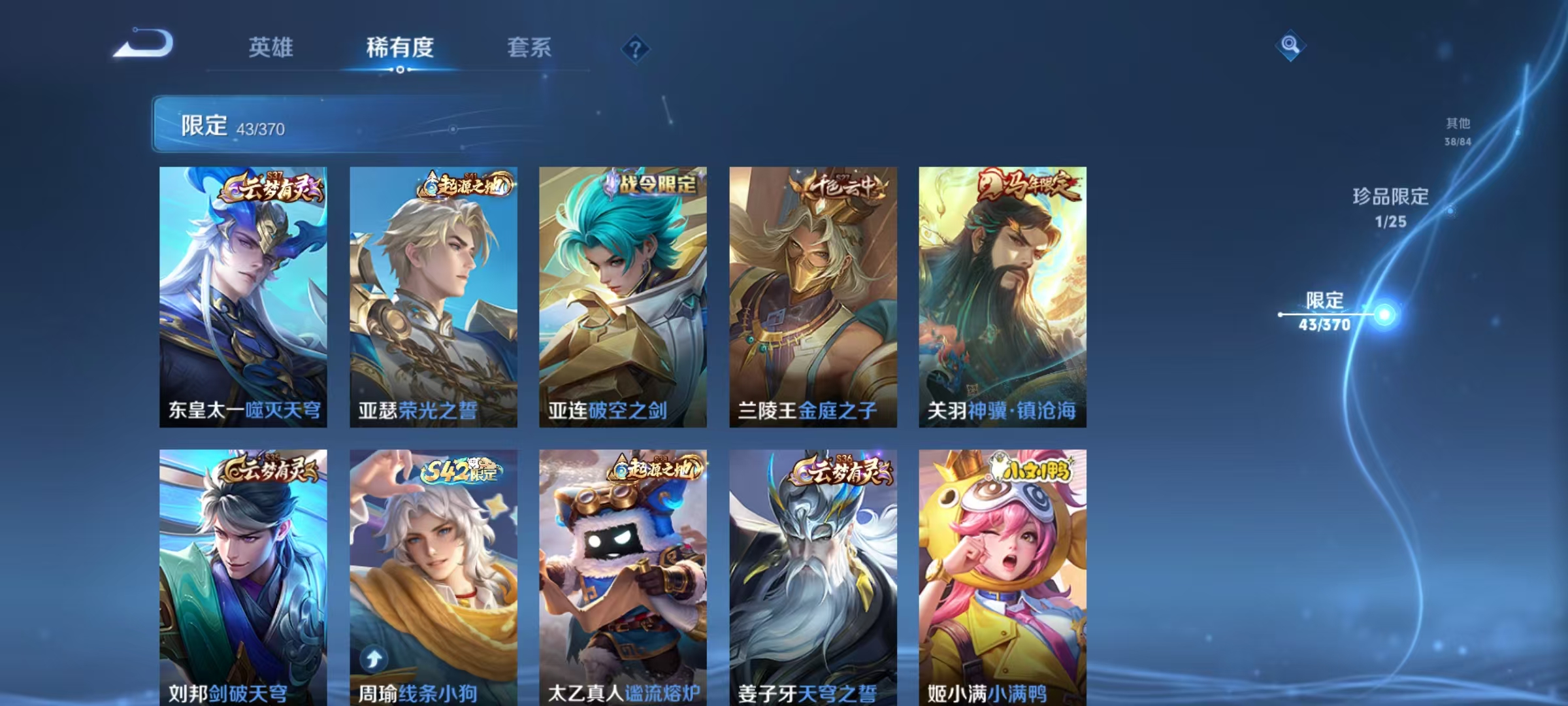Click the 限定 43/370 section header
This screenshot has width=1568, height=706.
[232, 124]
